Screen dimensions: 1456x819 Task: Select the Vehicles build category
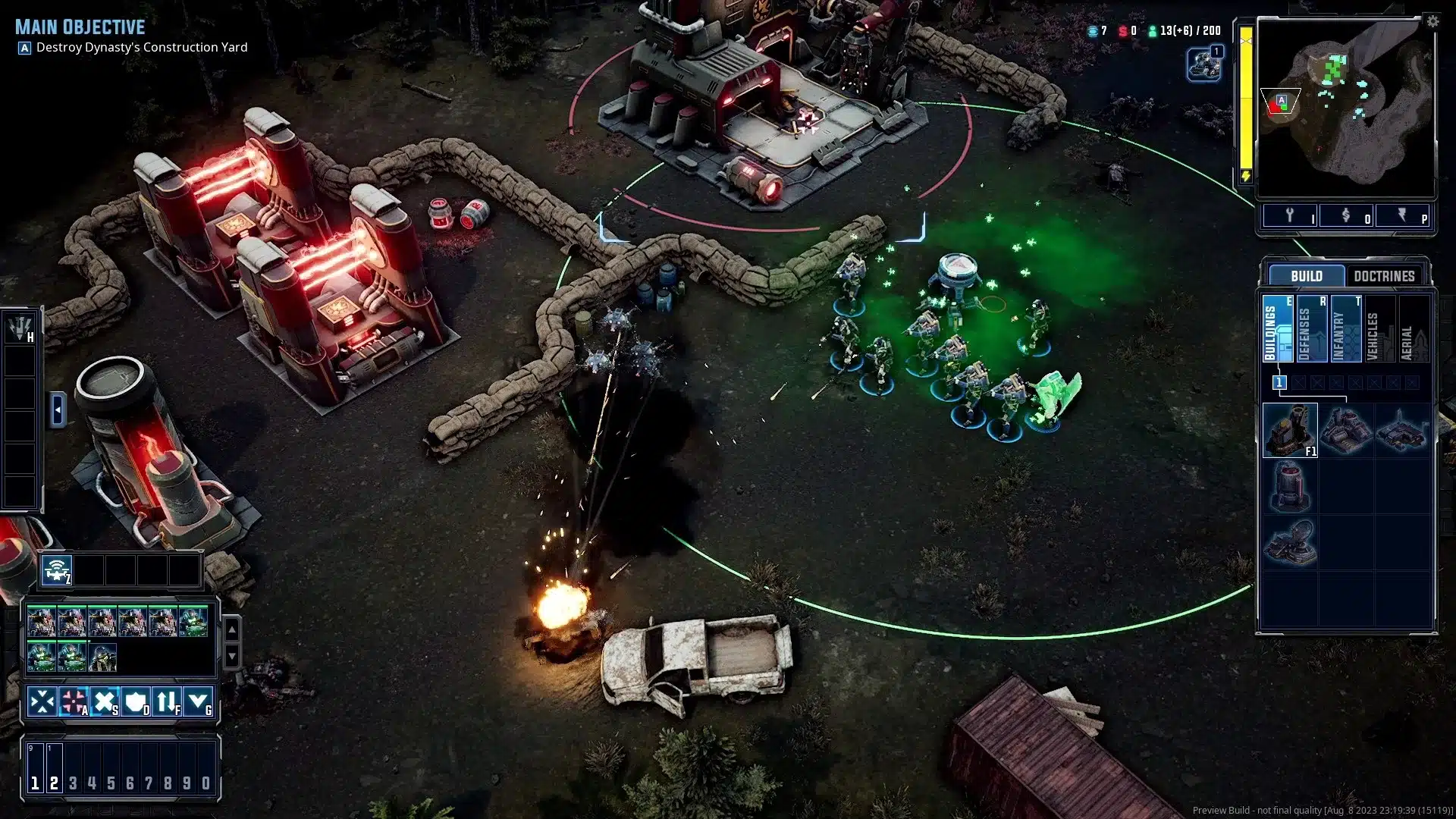coord(1379,329)
